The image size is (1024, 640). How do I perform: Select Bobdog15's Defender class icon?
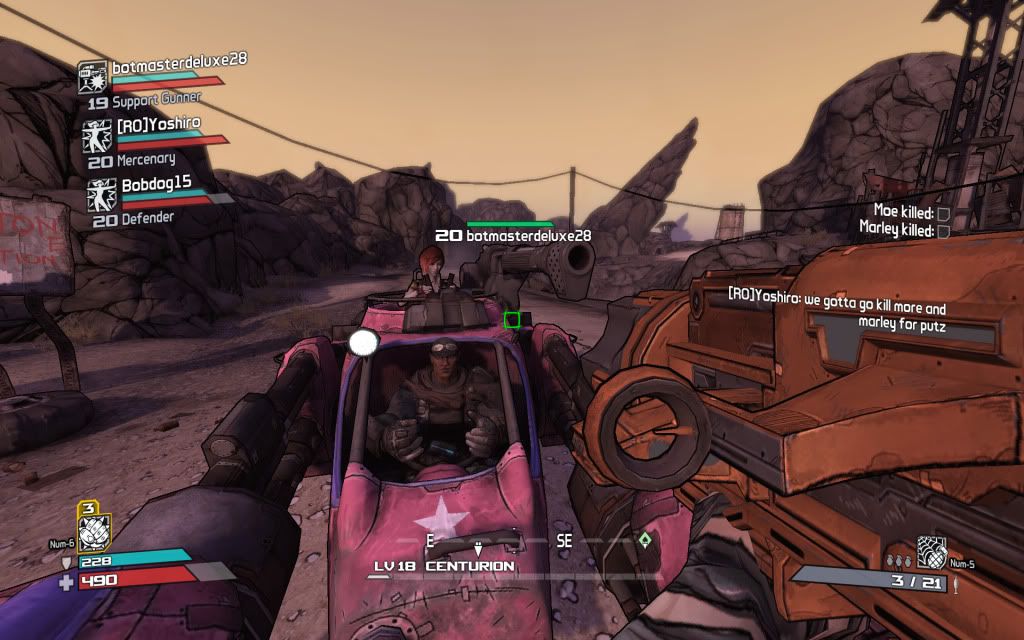tap(101, 194)
